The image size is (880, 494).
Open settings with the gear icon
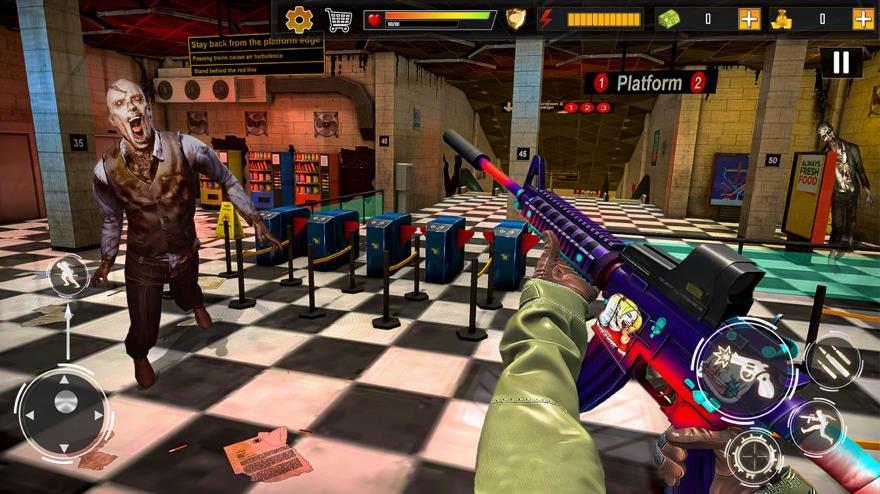coord(299,19)
